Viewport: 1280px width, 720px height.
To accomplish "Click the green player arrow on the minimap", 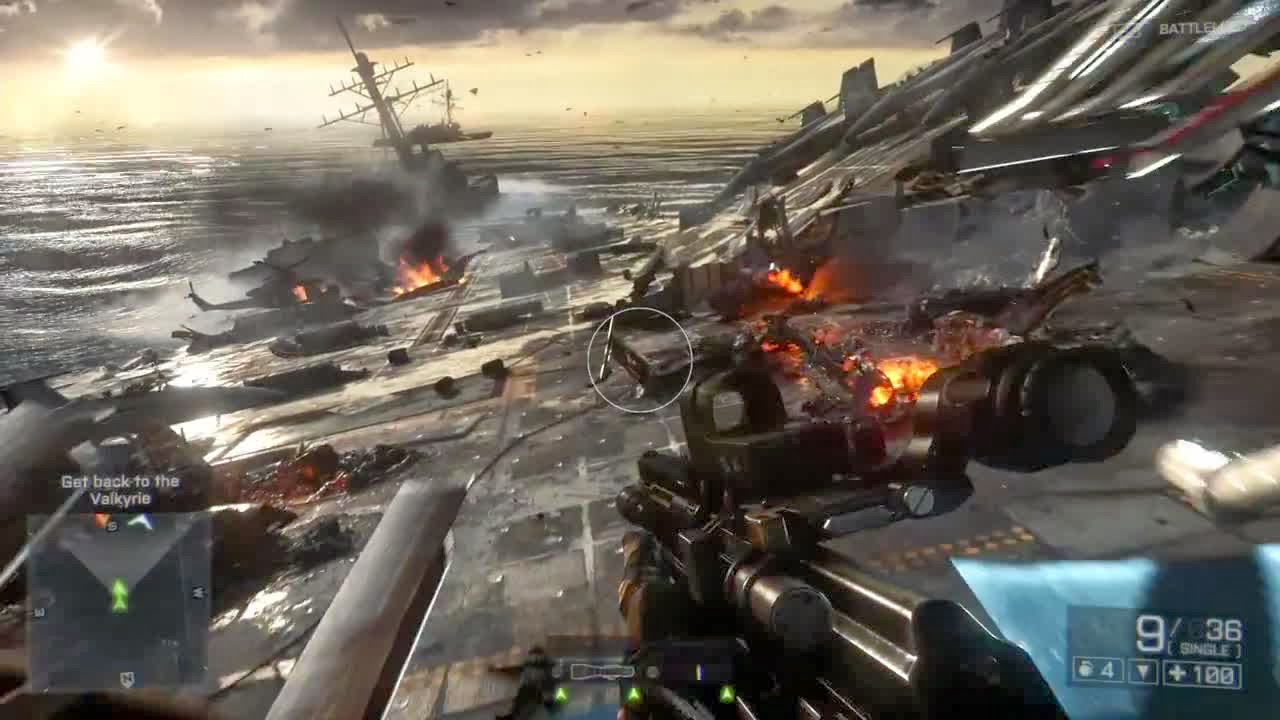I will coord(120,594).
